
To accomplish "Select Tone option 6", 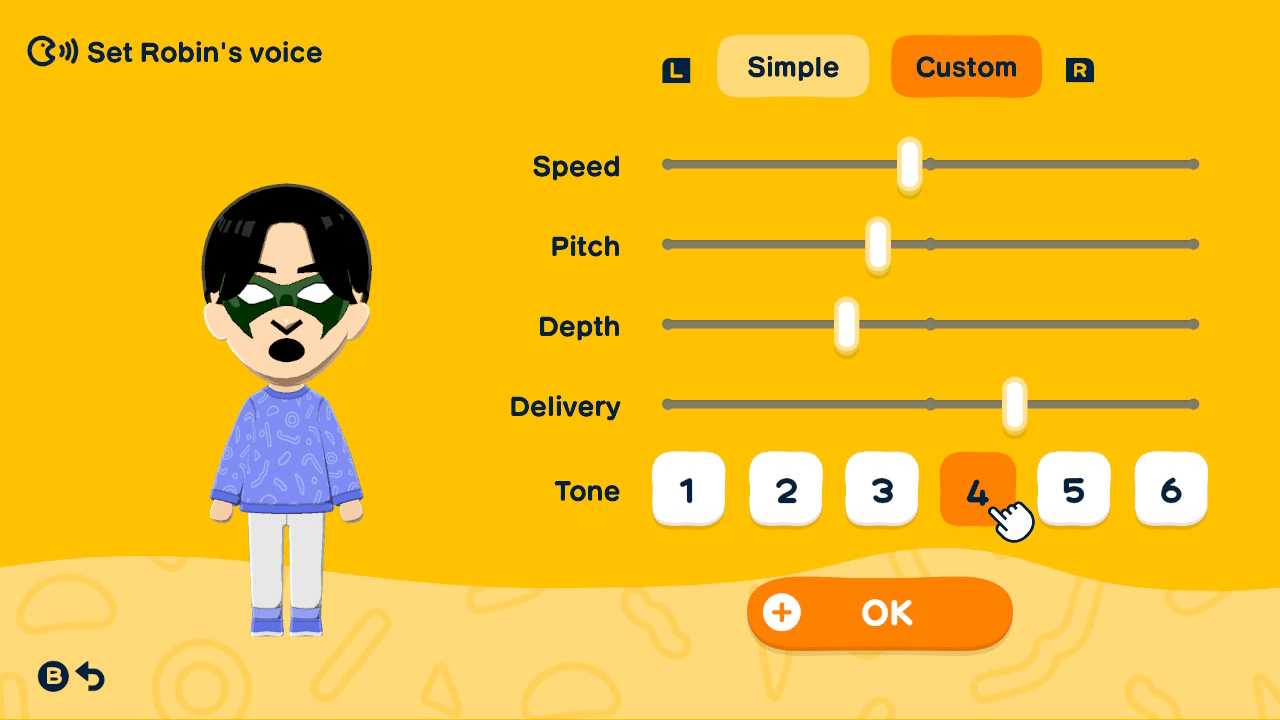I will pos(1171,489).
